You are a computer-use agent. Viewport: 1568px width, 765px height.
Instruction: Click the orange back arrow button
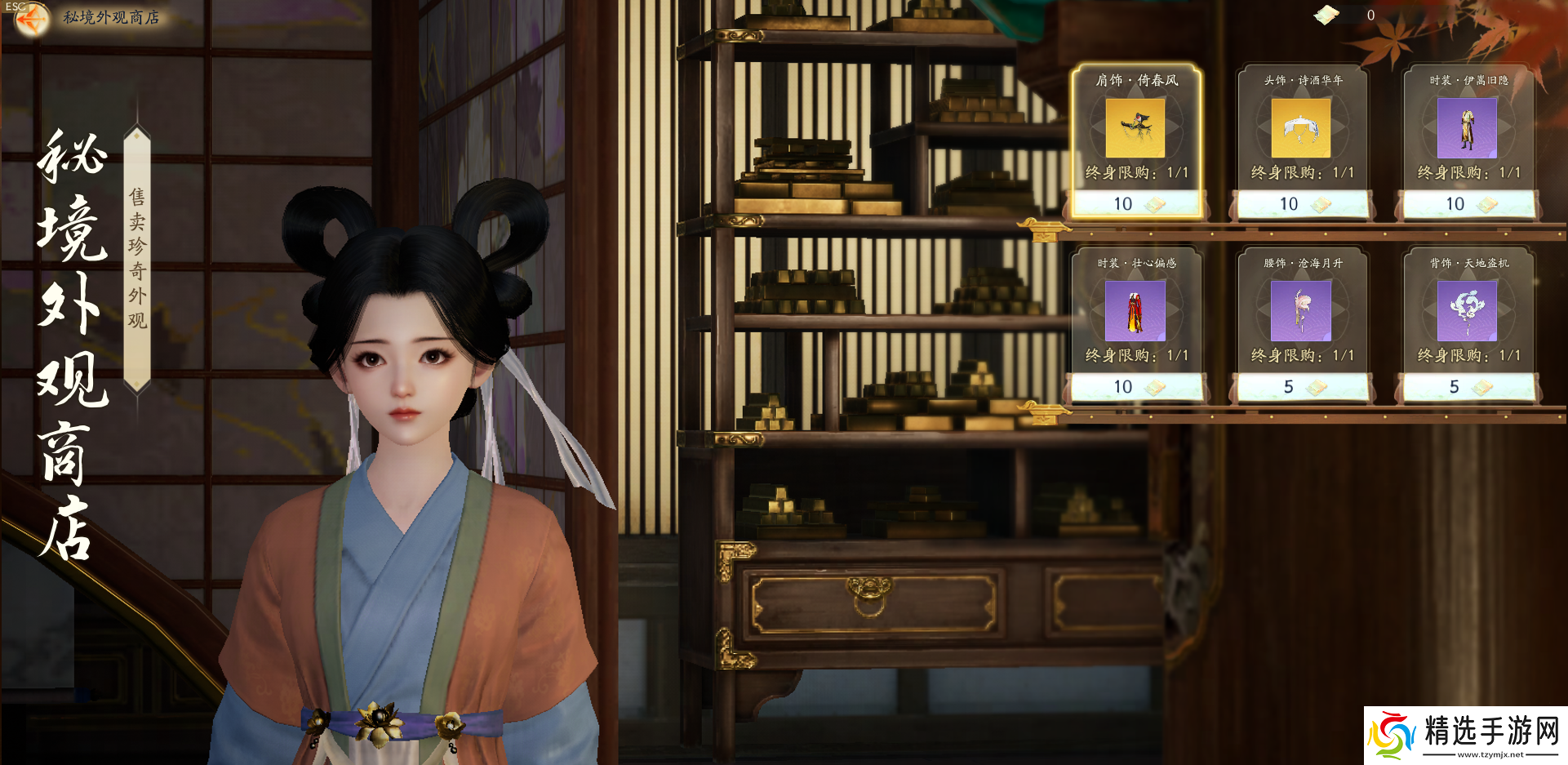click(x=31, y=20)
